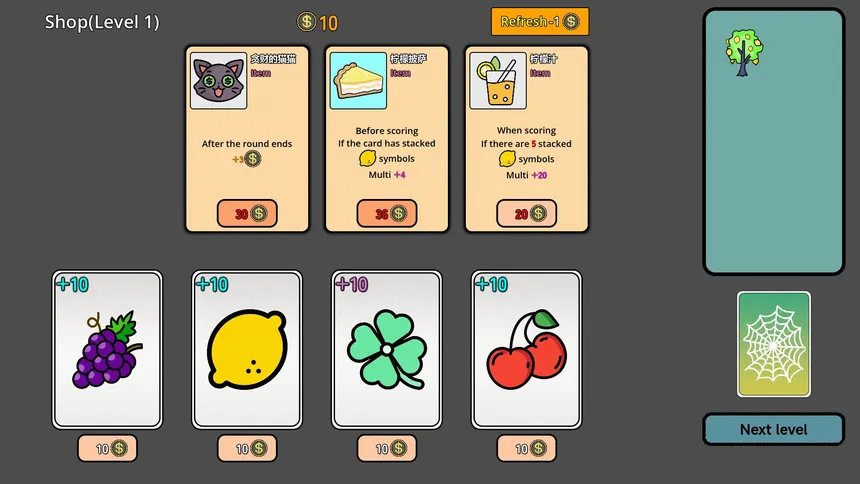Pay 10 coins for the lemon card
The image size is (860, 484).
[x=247, y=449]
